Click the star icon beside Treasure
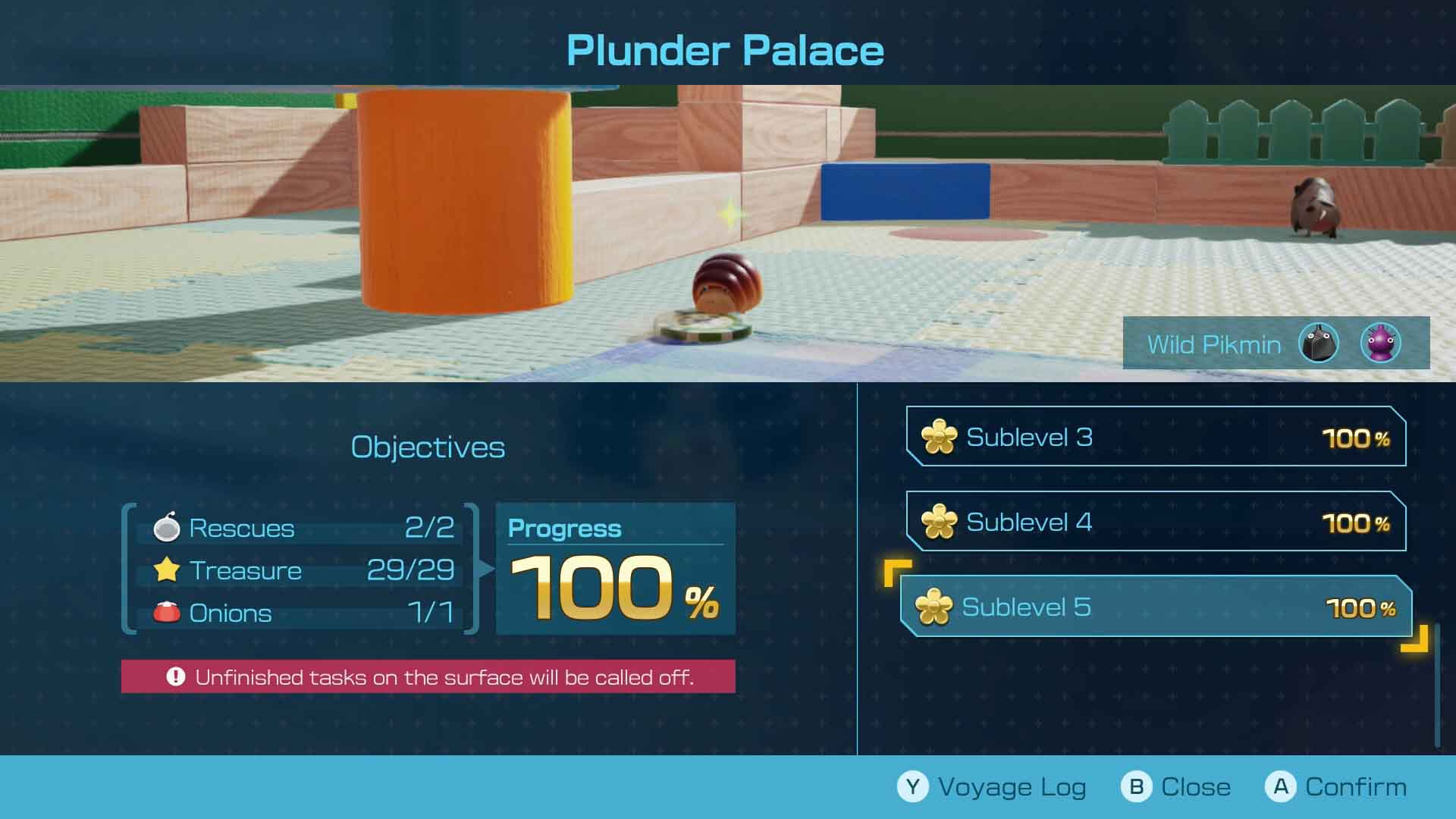Image resolution: width=1456 pixels, height=819 pixels. click(167, 570)
